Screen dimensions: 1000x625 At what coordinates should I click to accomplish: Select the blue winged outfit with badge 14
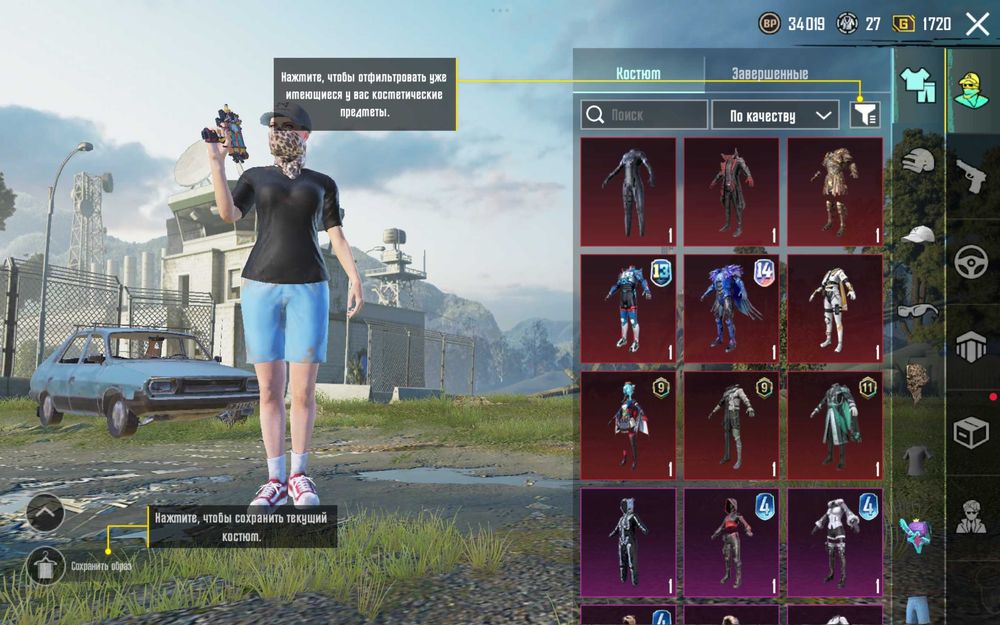coord(731,308)
